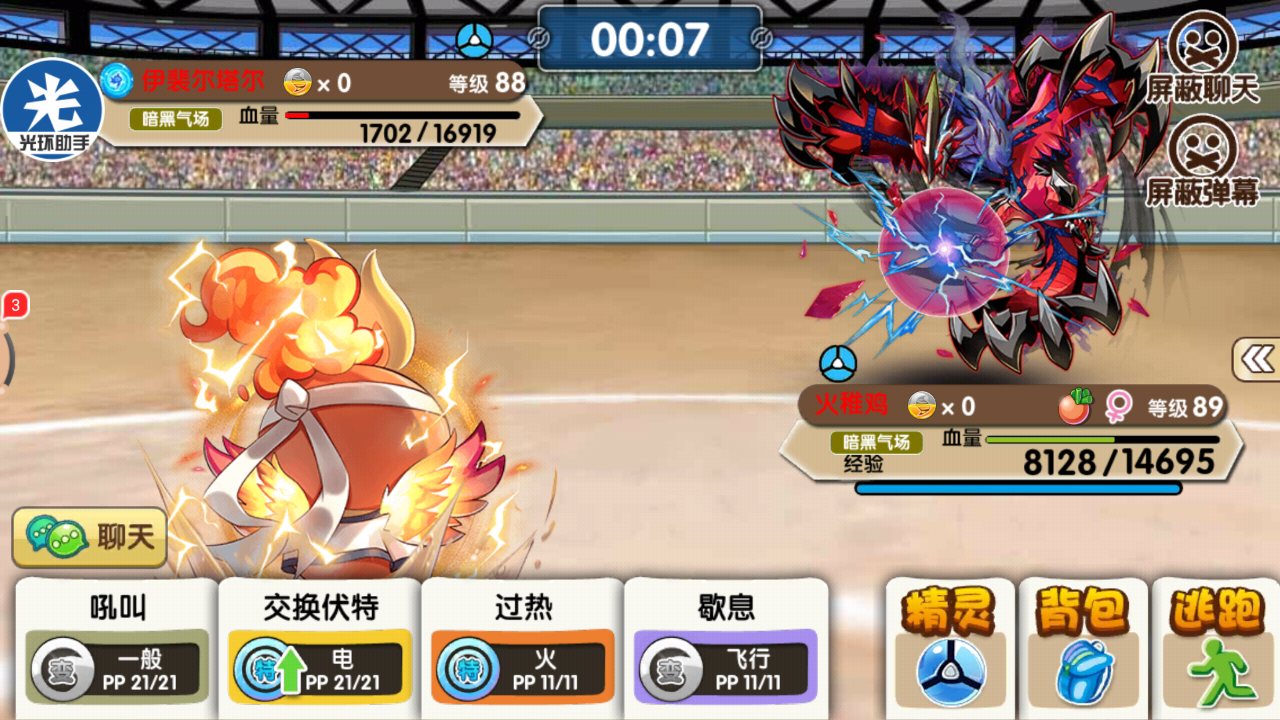Open the 聊天 chat button
This screenshot has width=1280, height=720.
(90, 537)
